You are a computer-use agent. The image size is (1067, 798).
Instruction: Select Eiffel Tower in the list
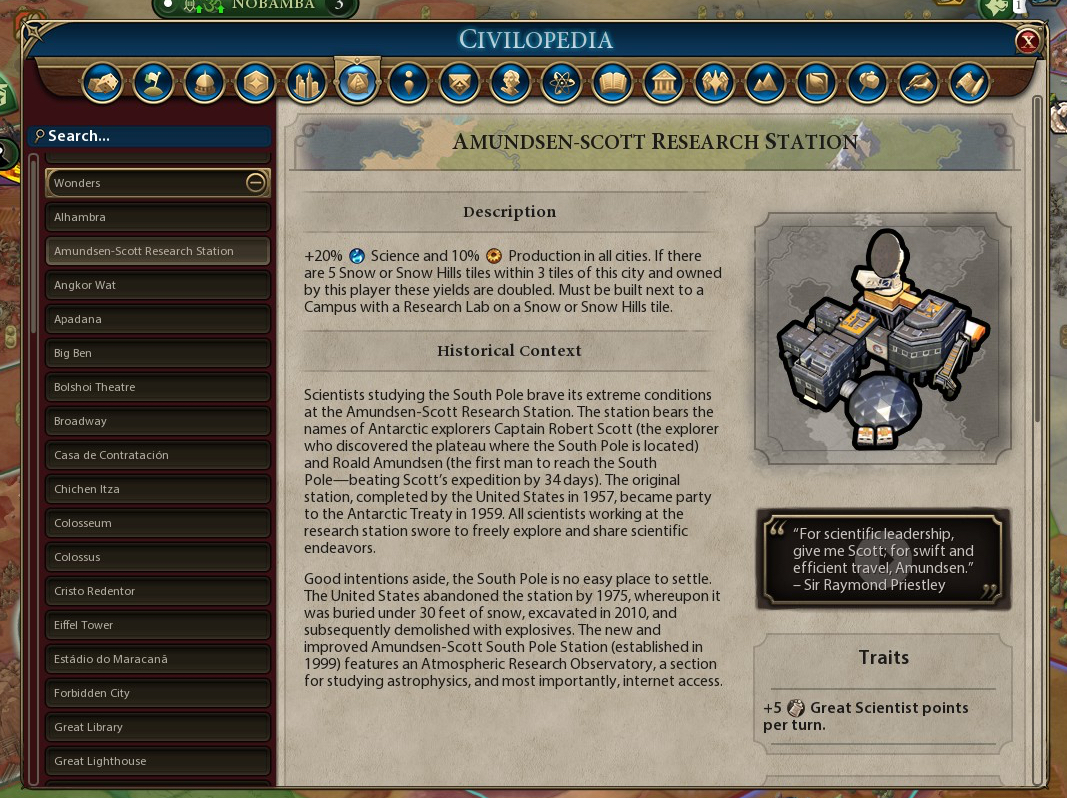(158, 625)
